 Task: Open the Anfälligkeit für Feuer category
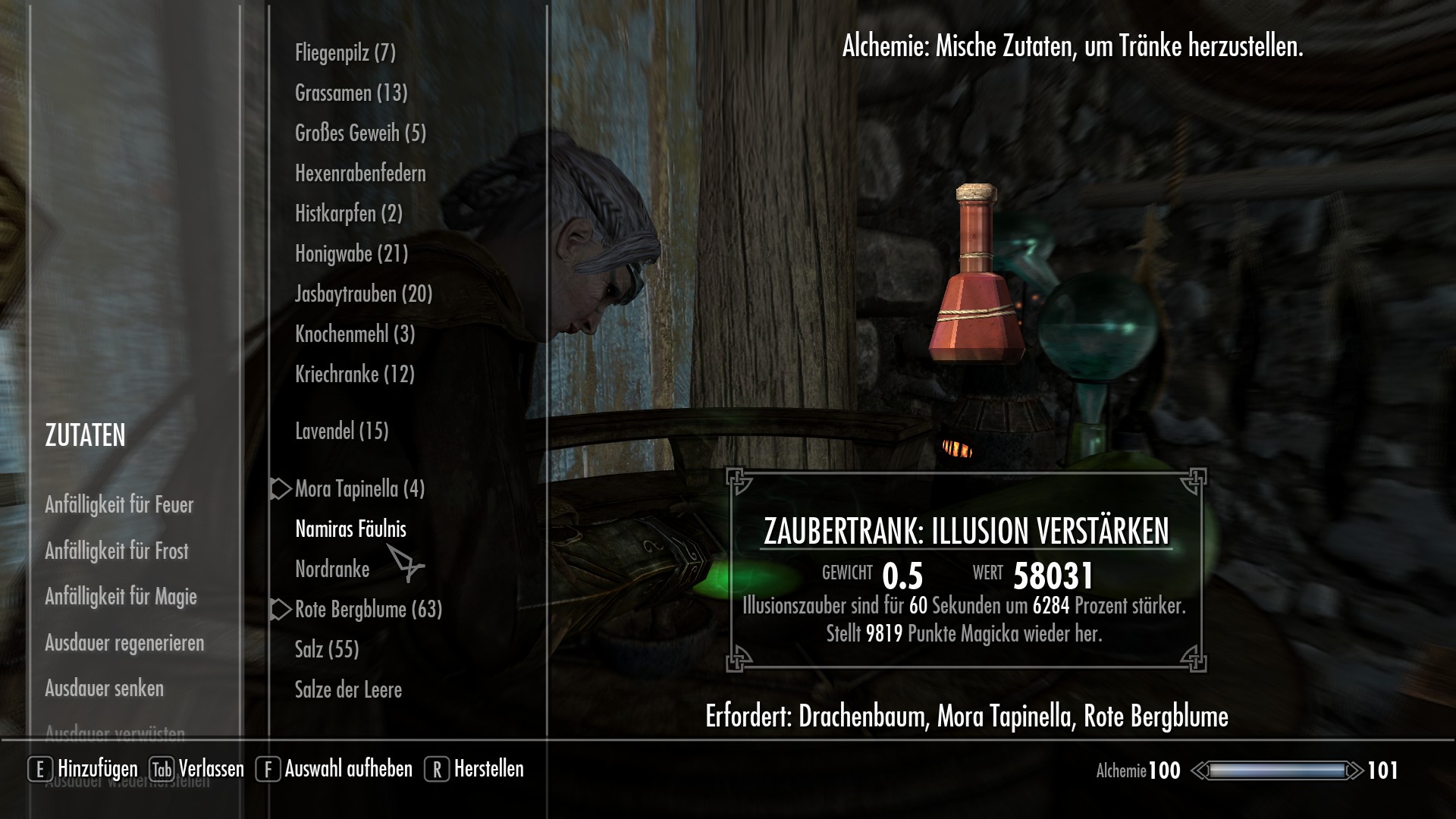pos(119,504)
